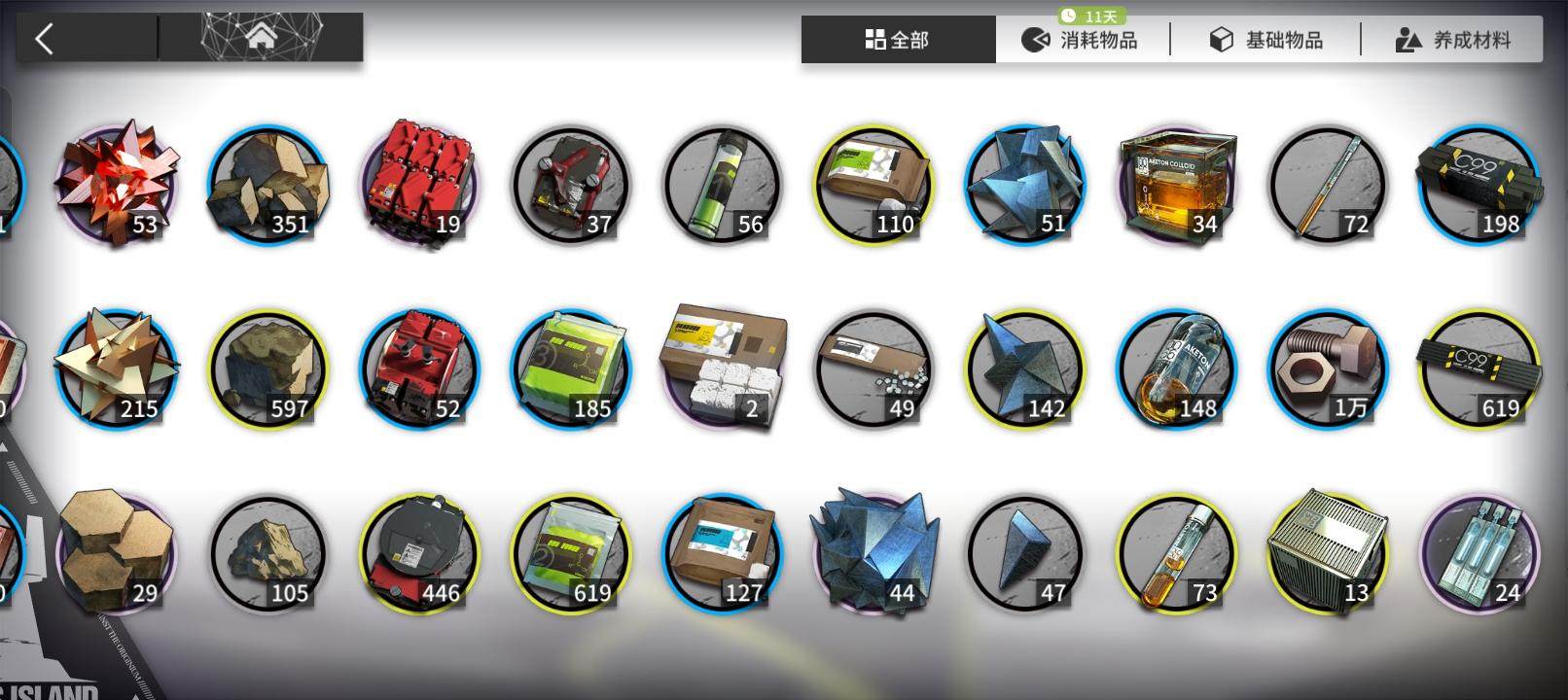1568x700 pixels.
Task: Tap the home icon in the top bar
Action: (x=261, y=37)
